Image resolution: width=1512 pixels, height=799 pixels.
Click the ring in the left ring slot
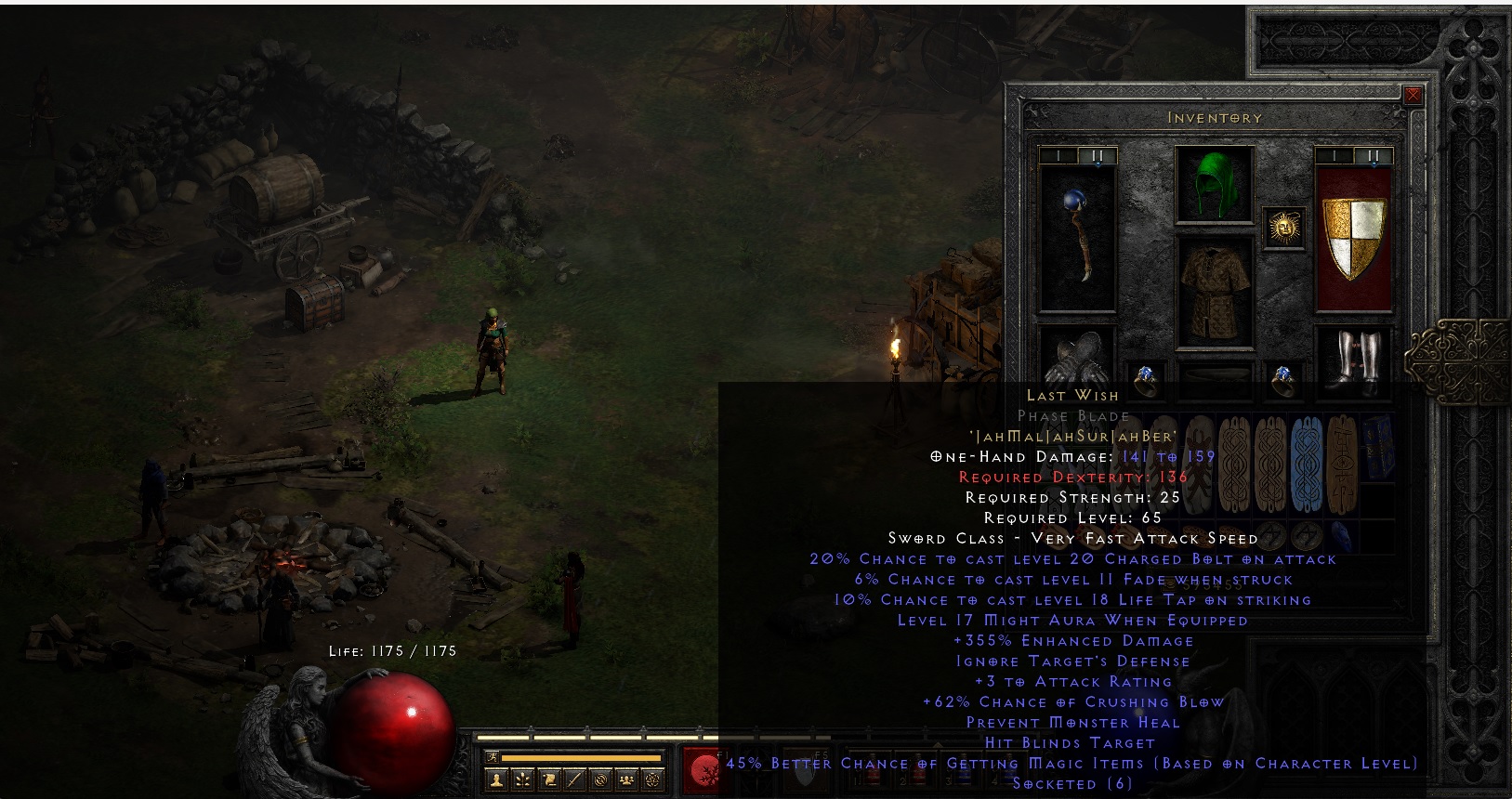coord(1146,376)
